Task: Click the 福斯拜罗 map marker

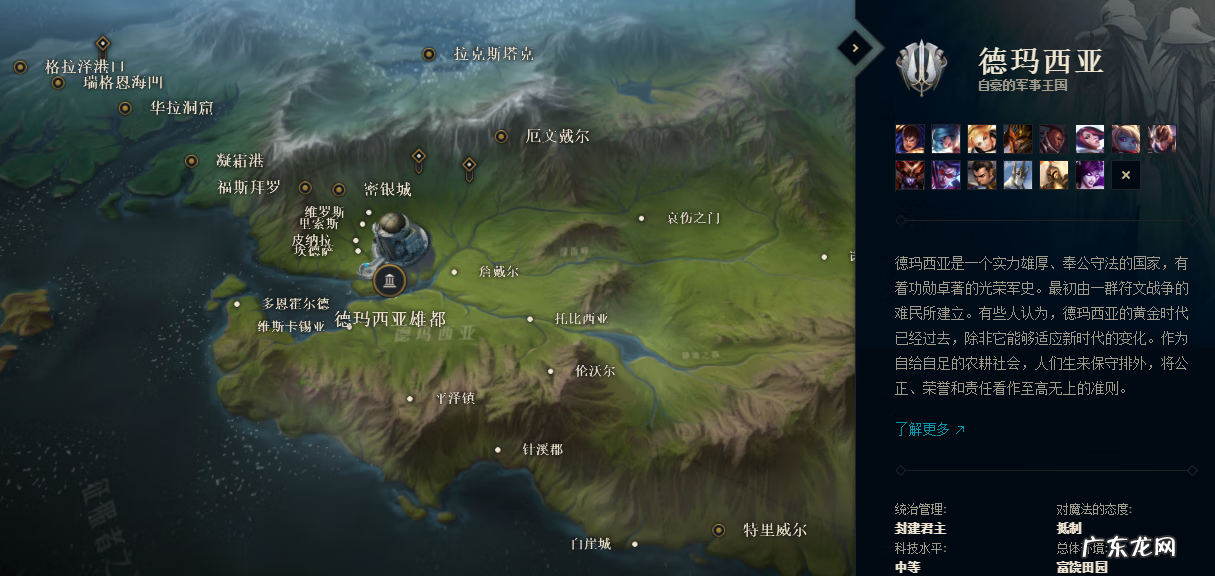Action: coord(305,187)
